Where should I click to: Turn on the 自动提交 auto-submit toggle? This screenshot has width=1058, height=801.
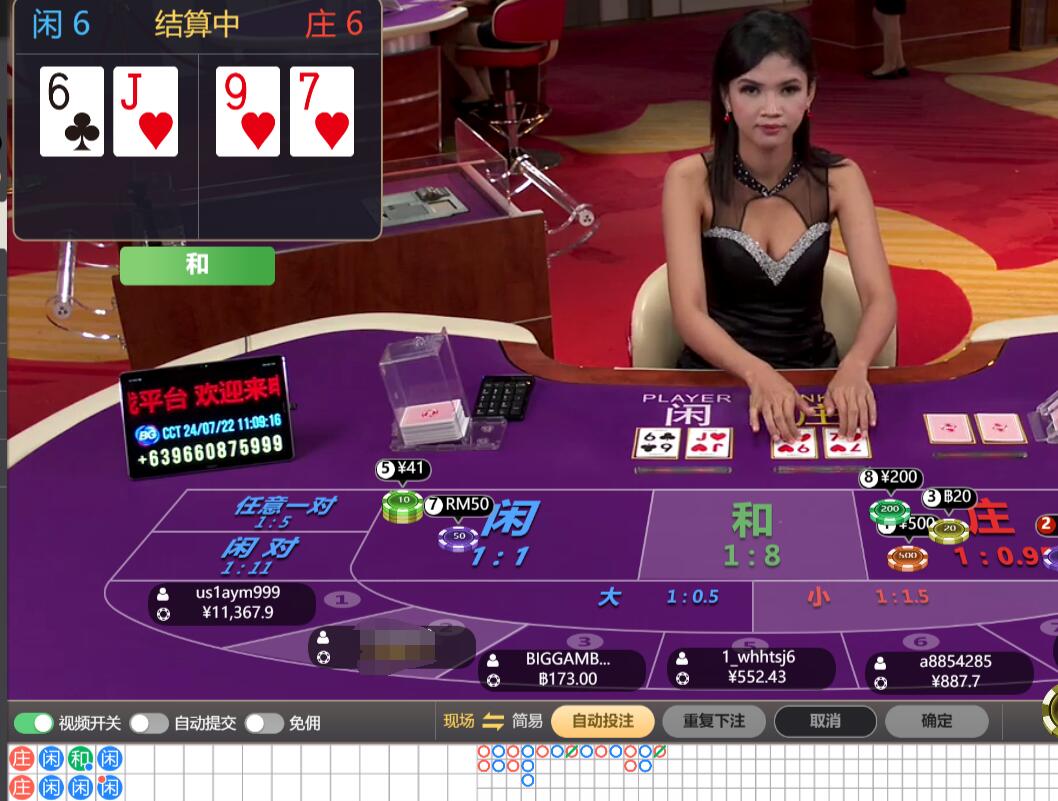(x=148, y=723)
